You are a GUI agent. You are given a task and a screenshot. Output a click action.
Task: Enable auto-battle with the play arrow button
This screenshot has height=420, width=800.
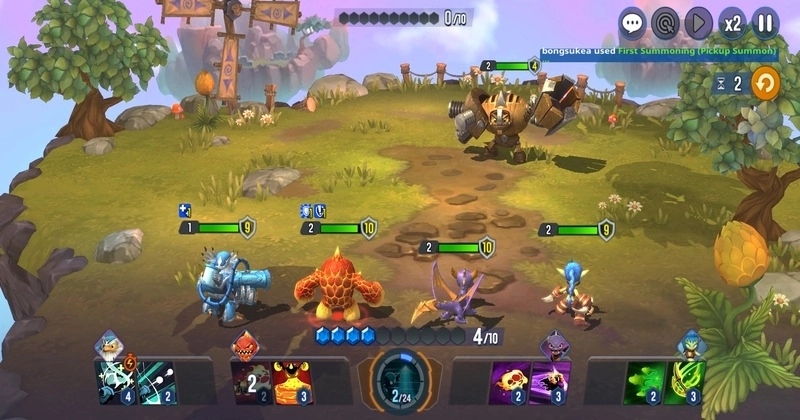[x=698, y=22]
